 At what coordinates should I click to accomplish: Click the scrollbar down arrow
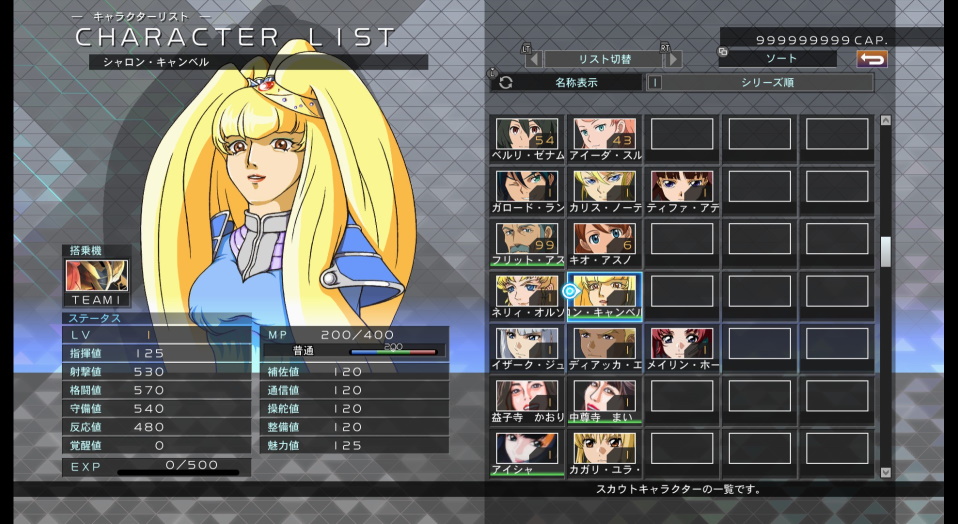(885, 471)
